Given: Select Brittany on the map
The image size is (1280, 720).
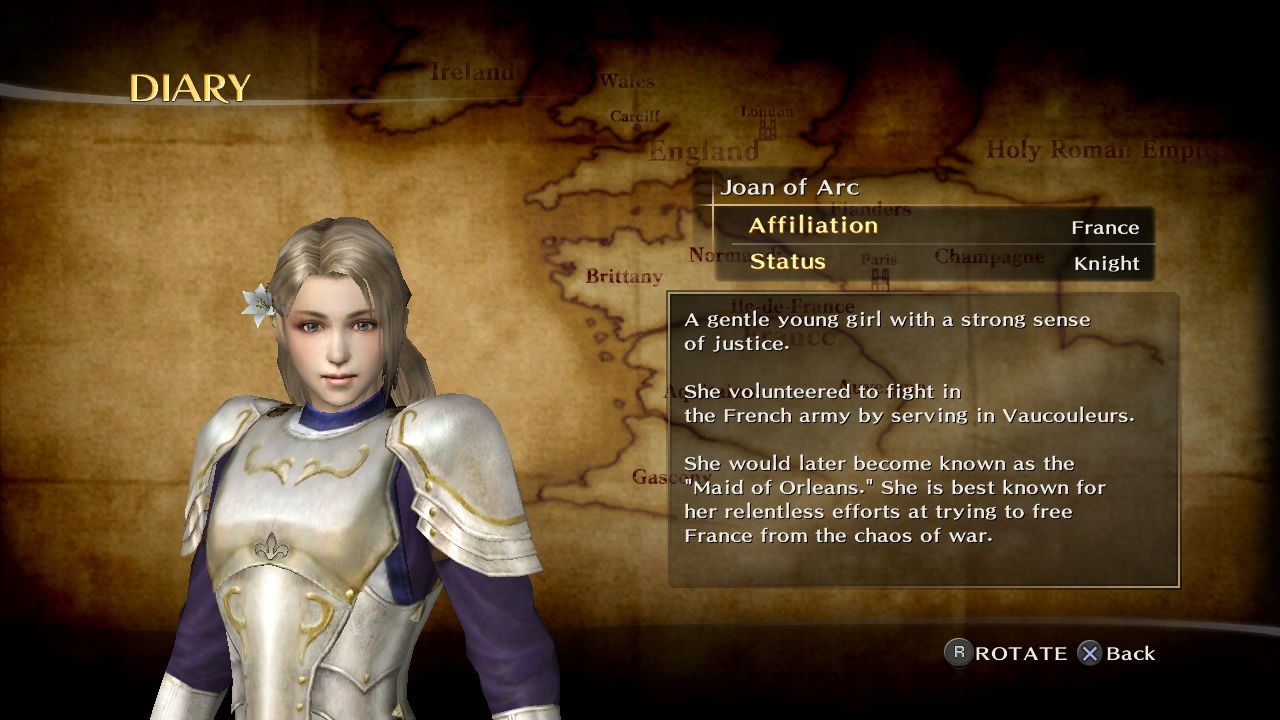Looking at the screenshot, I should pos(622,277).
